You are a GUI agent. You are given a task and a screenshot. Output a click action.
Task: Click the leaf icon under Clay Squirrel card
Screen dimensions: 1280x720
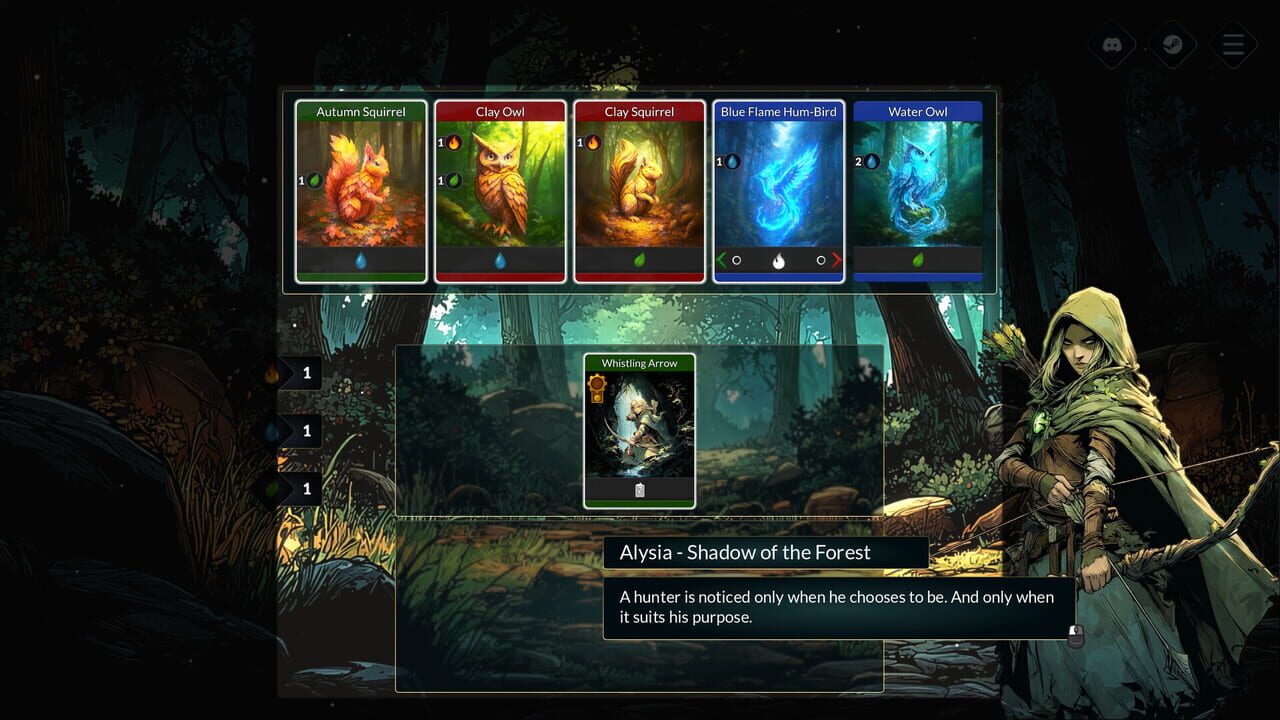click(640, 259)
